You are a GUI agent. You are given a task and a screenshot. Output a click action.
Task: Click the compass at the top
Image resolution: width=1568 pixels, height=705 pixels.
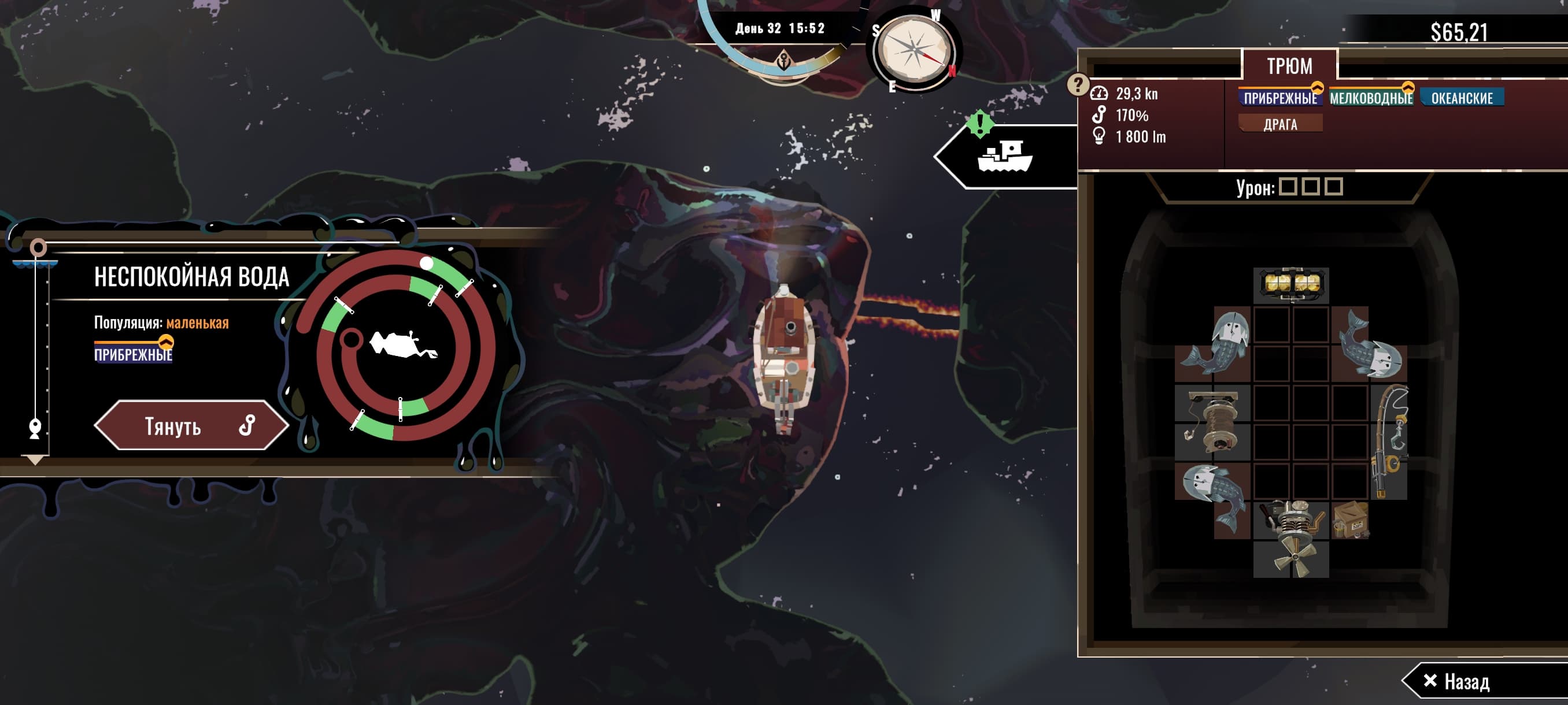coord(912,50)
